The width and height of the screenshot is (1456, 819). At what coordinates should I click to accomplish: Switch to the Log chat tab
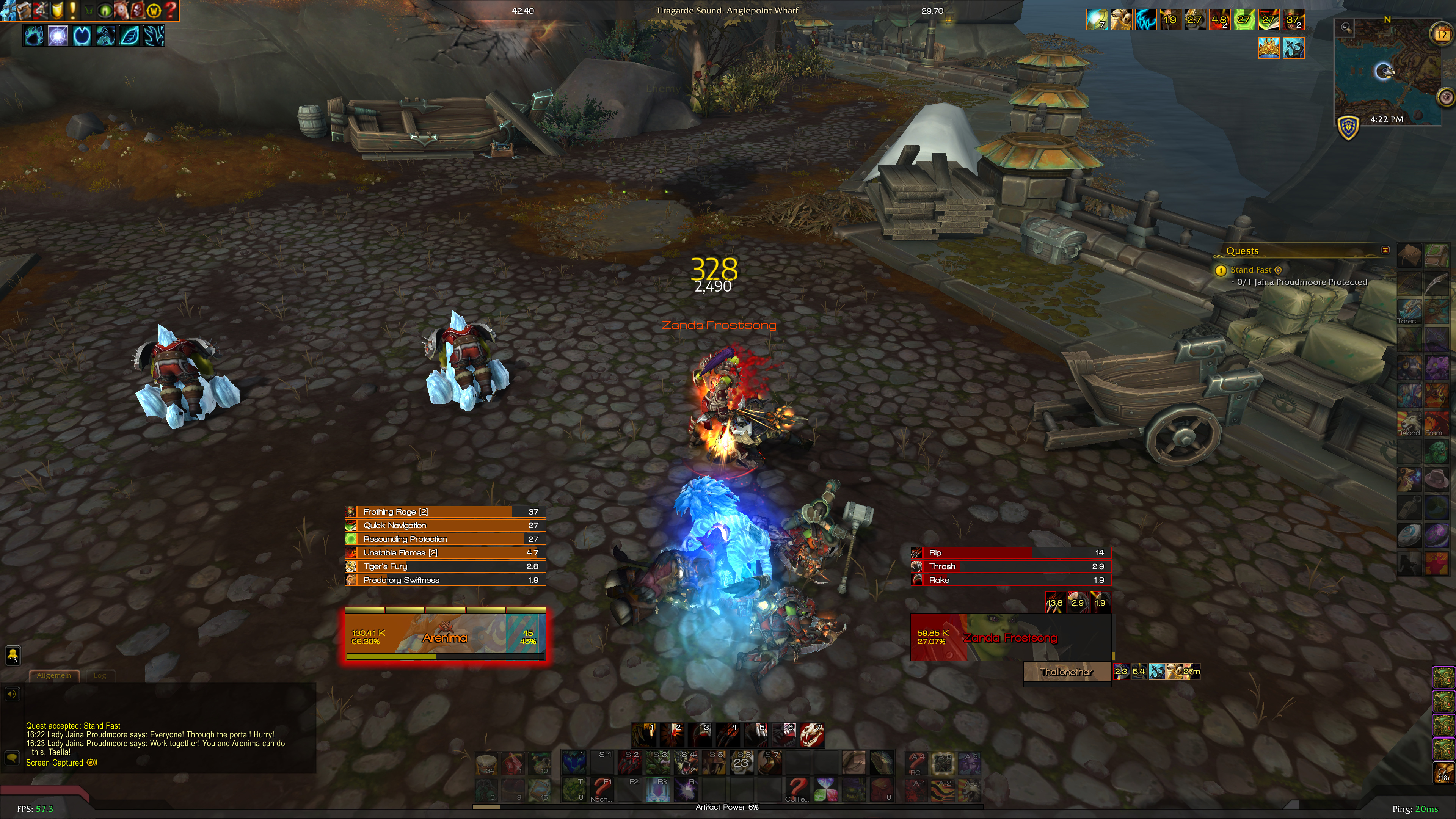coord(99,675)
